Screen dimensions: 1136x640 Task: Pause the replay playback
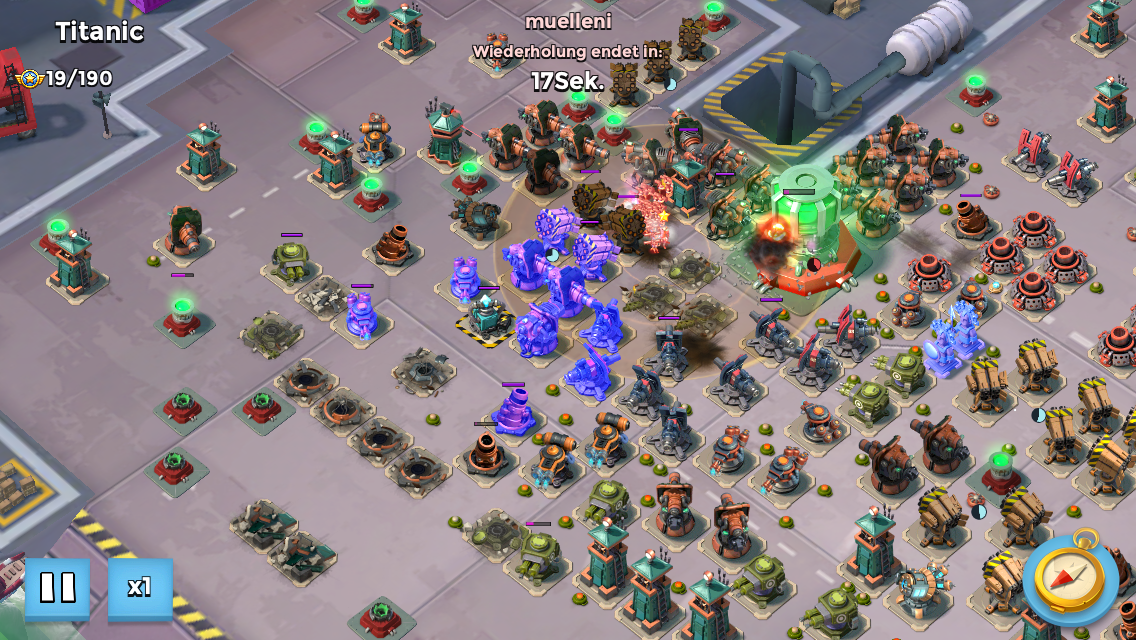(57, 587)
